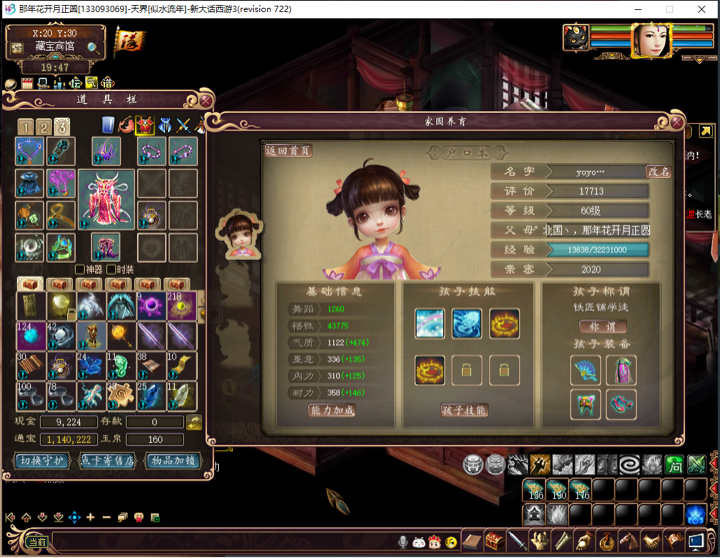The width and height of the screenshot is (720, 558).
Task: Click 返回首页 to return home
Action: pyautogui.click(x=289, y=151)
